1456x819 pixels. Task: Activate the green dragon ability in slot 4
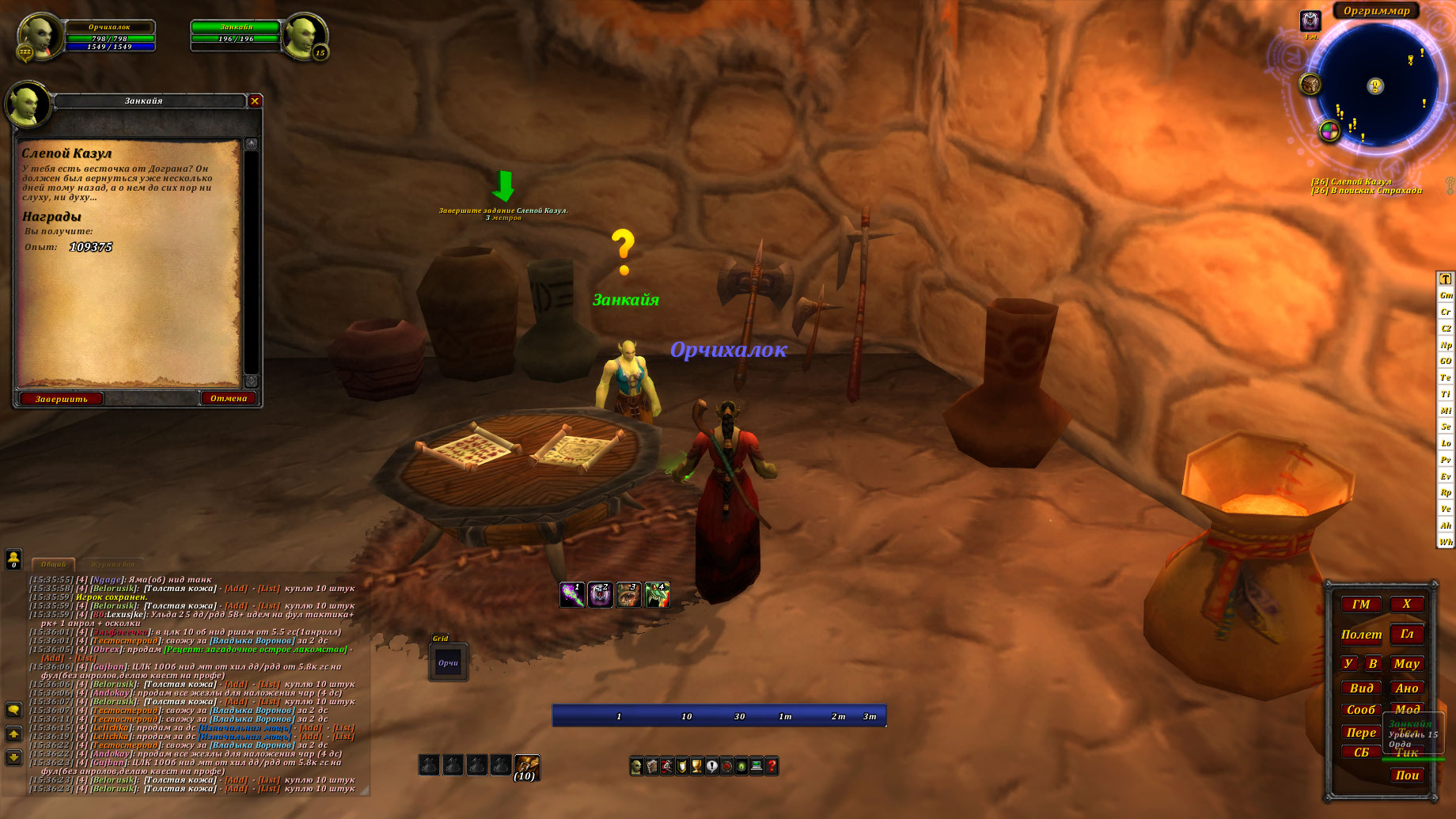click(658, 594)
